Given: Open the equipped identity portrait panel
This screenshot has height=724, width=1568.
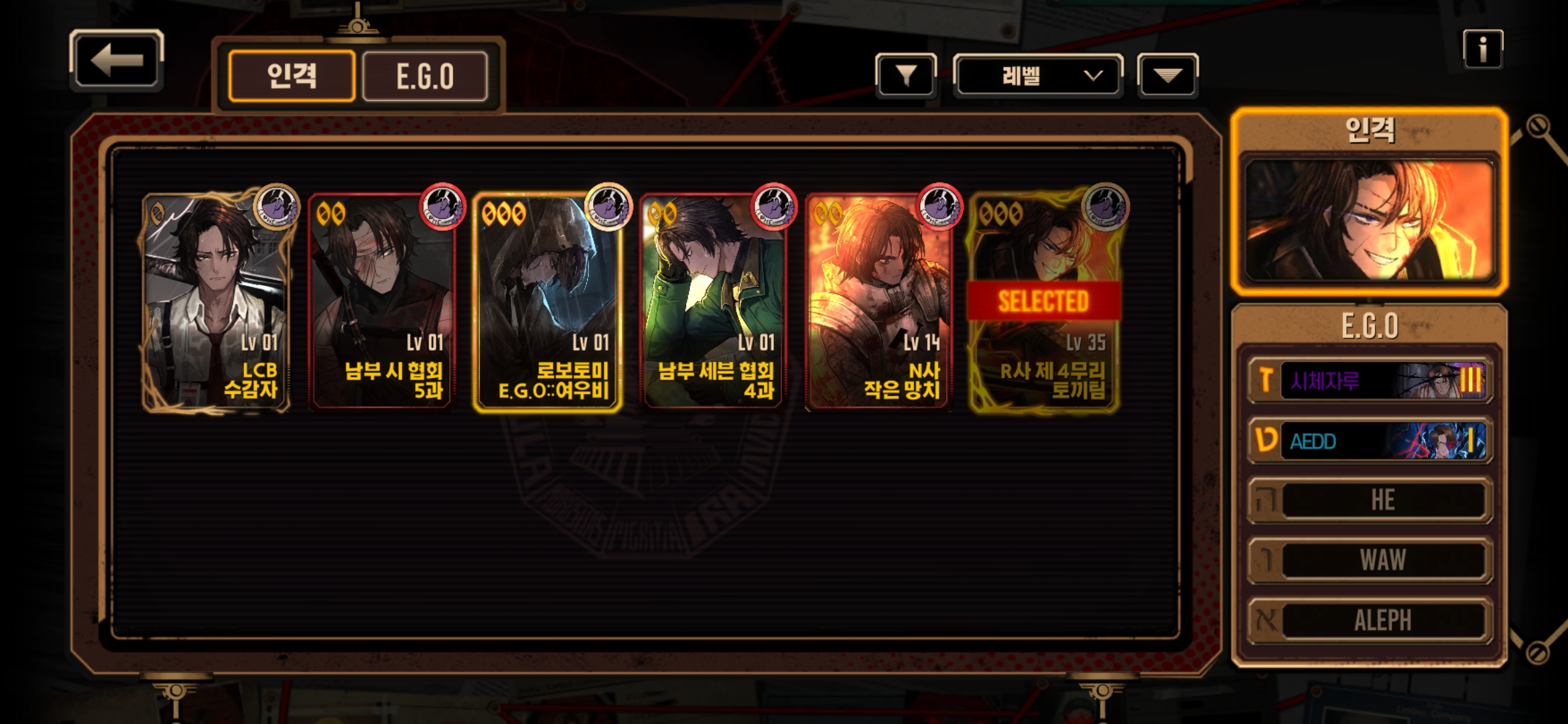Looking at the screenshot, I should [x=1369, y=219].
